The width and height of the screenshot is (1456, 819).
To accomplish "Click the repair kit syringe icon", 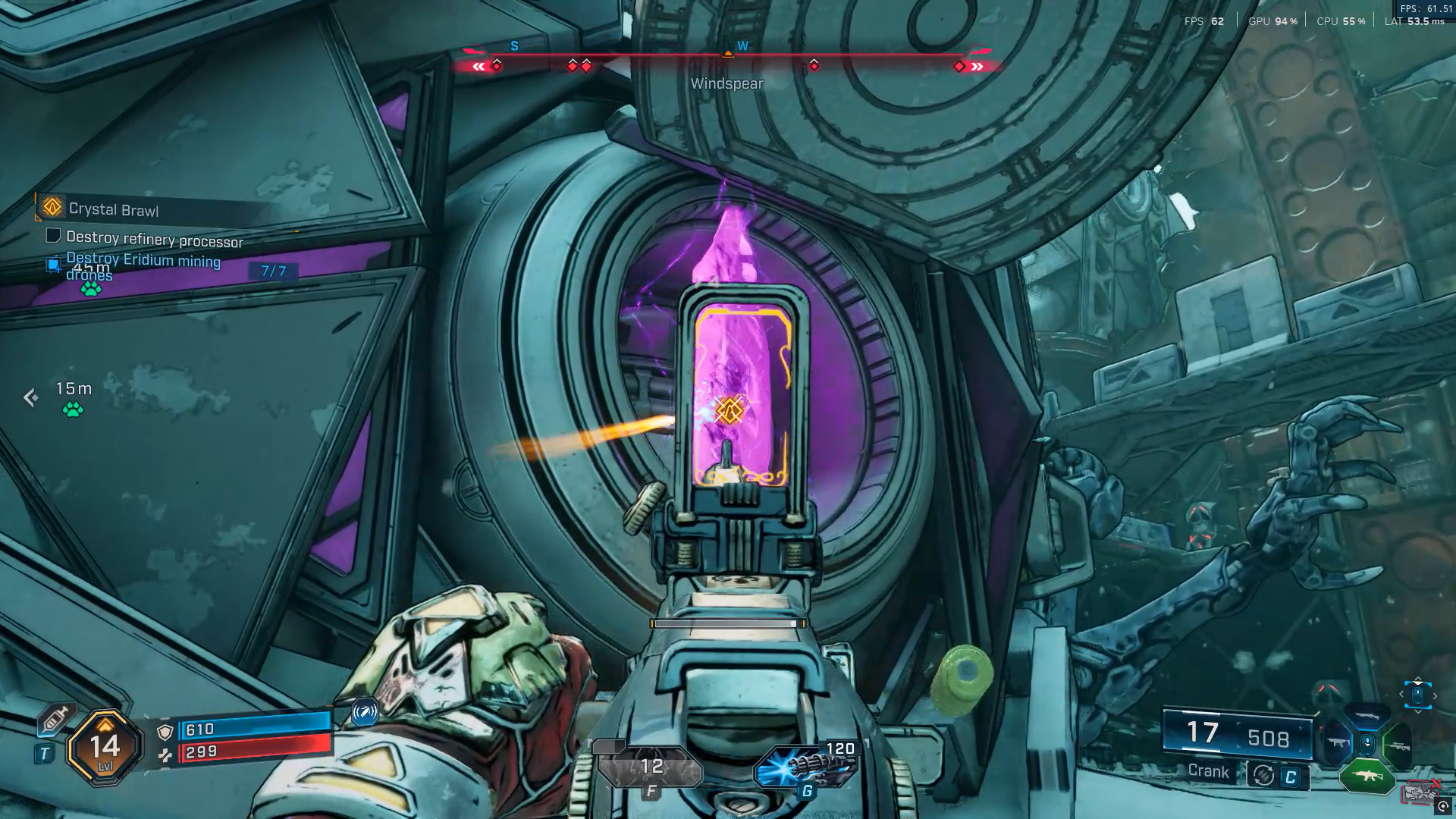I will 55,718.
